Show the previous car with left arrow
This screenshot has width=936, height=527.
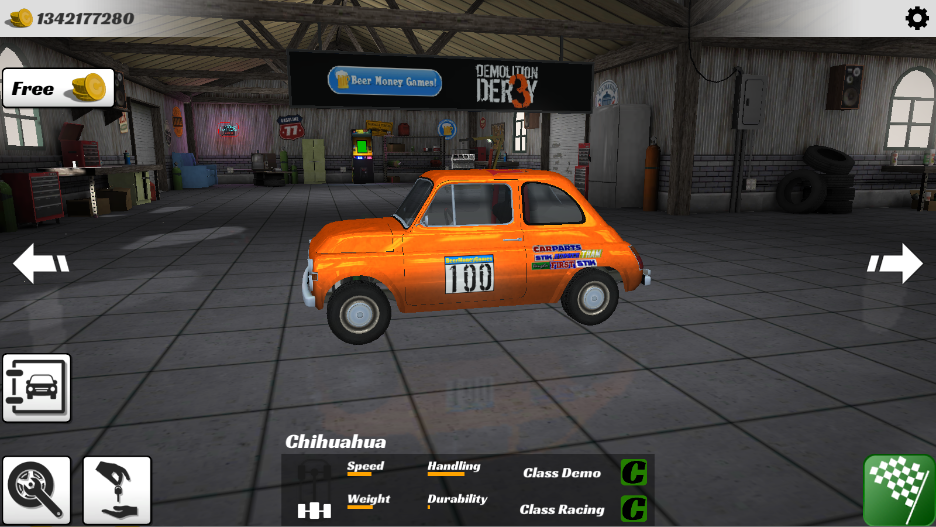pos(41,264)
